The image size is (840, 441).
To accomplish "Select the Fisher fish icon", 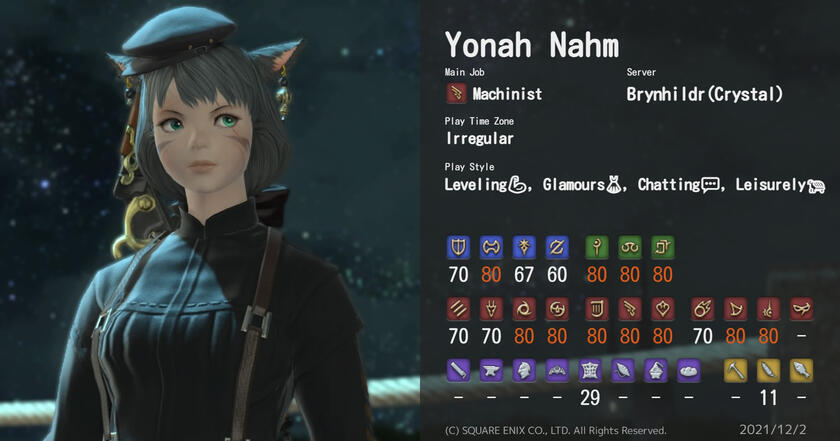I will click(801, 369).
